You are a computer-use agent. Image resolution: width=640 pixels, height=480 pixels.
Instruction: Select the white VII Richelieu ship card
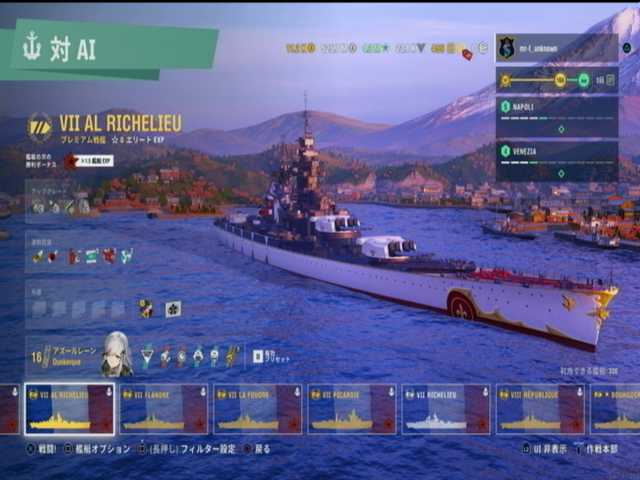(445, 409)
